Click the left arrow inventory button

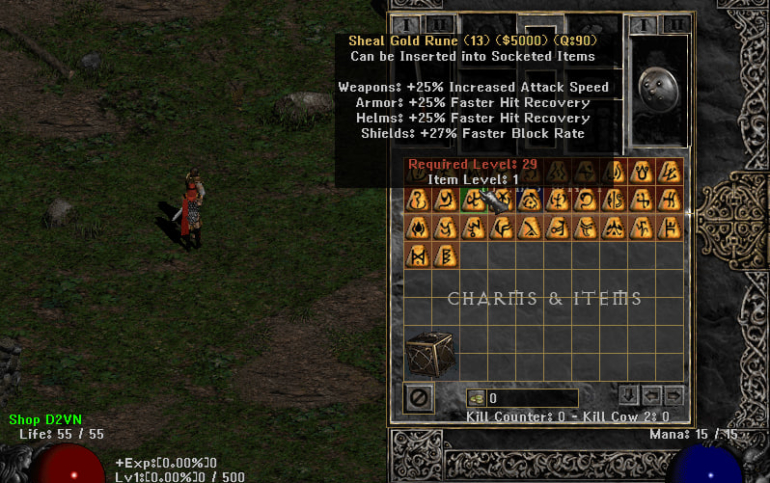point(652,395)
